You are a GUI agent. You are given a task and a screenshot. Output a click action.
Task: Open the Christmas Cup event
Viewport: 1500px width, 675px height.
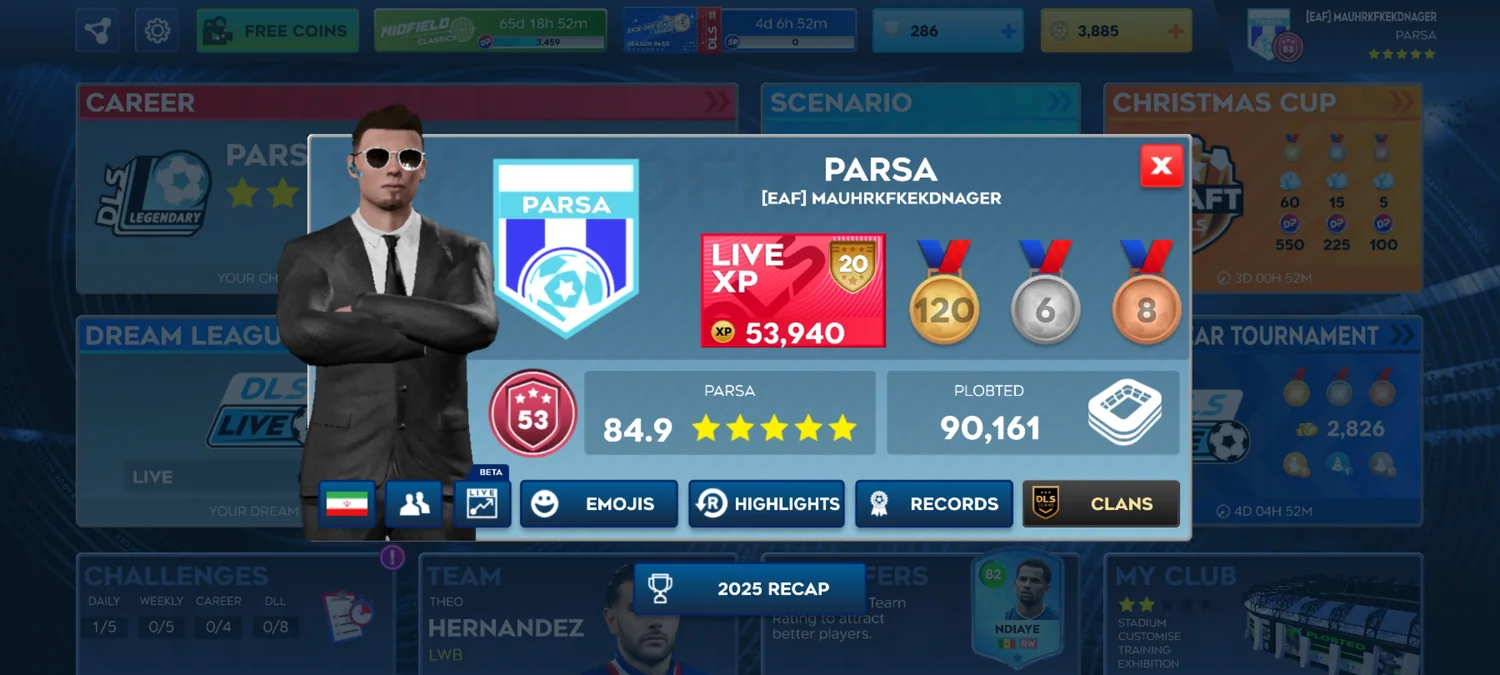(x=1262, y=102)
